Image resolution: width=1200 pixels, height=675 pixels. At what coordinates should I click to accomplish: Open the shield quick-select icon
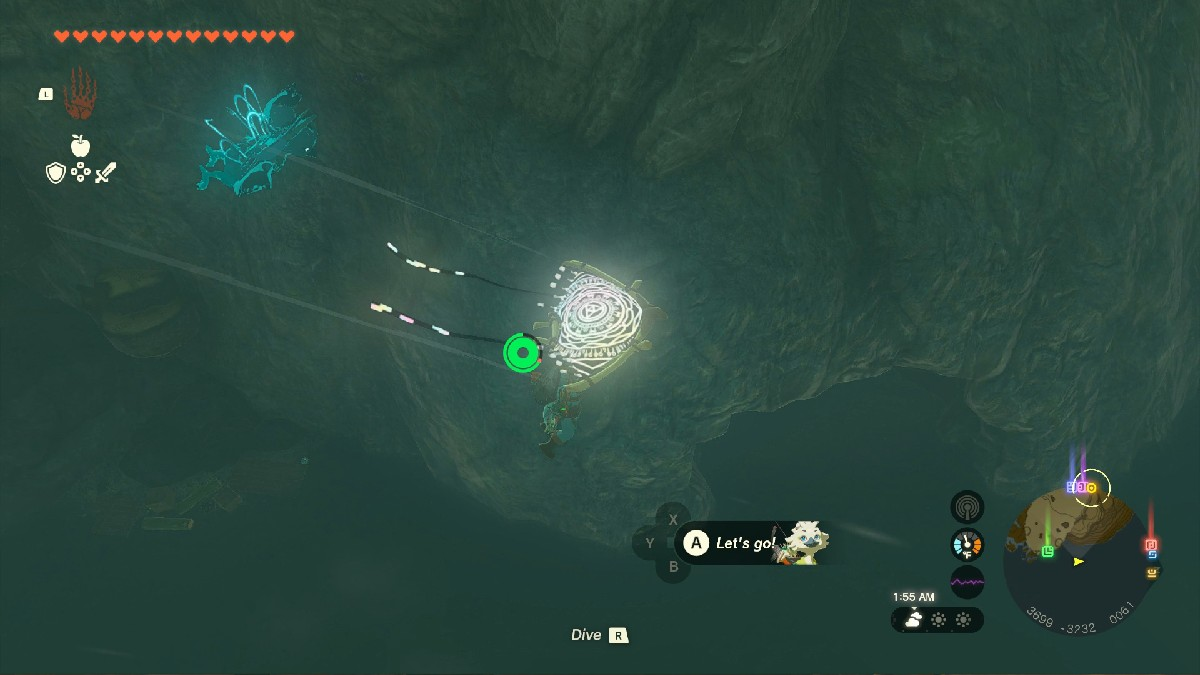[x=56, y=173]
